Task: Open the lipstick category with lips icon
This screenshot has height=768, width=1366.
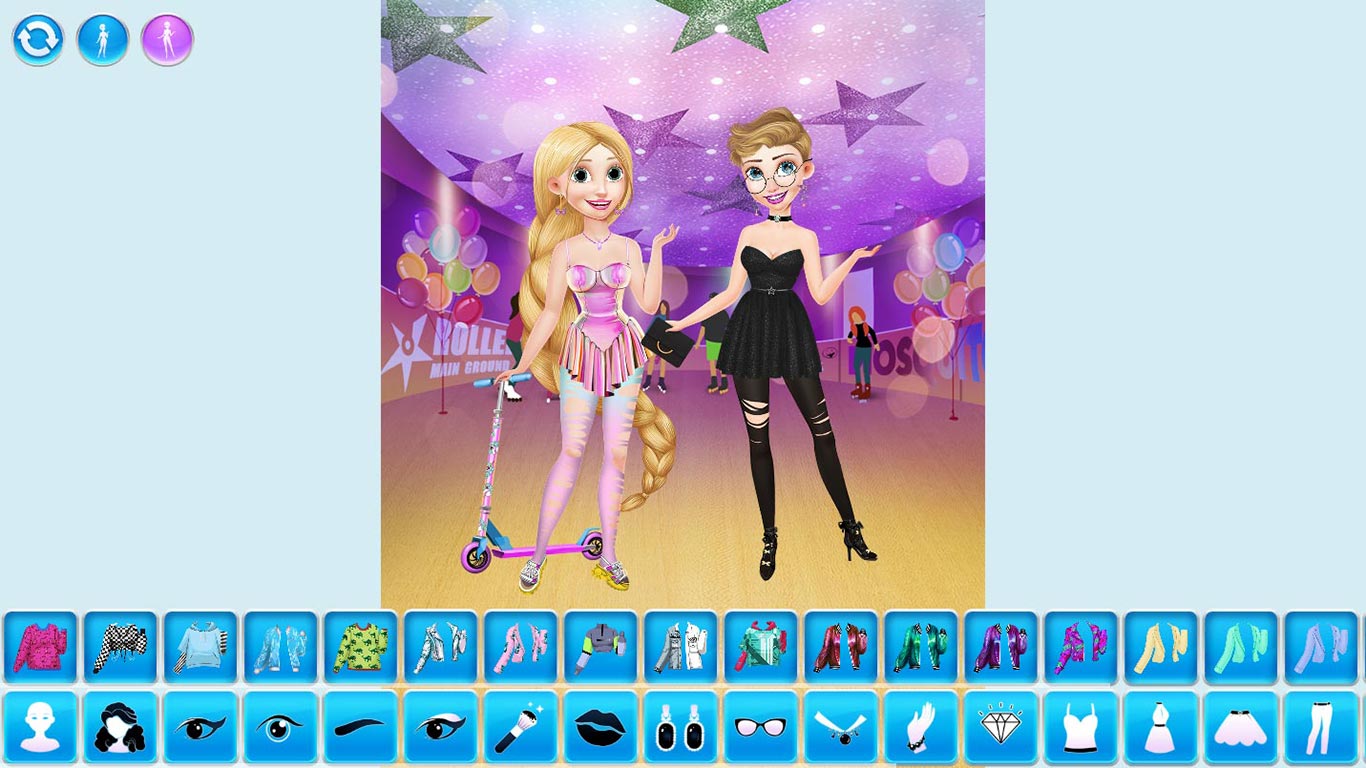Action: point(599,728)
